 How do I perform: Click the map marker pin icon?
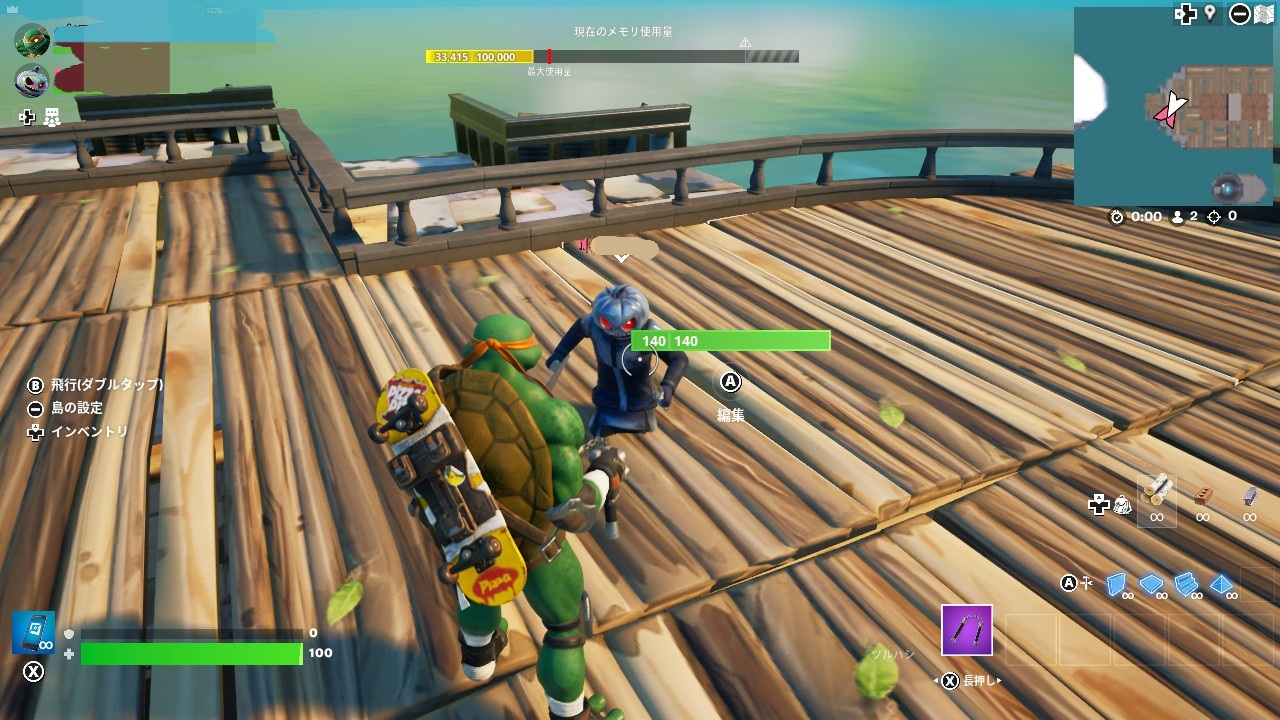click(1210, 14)
